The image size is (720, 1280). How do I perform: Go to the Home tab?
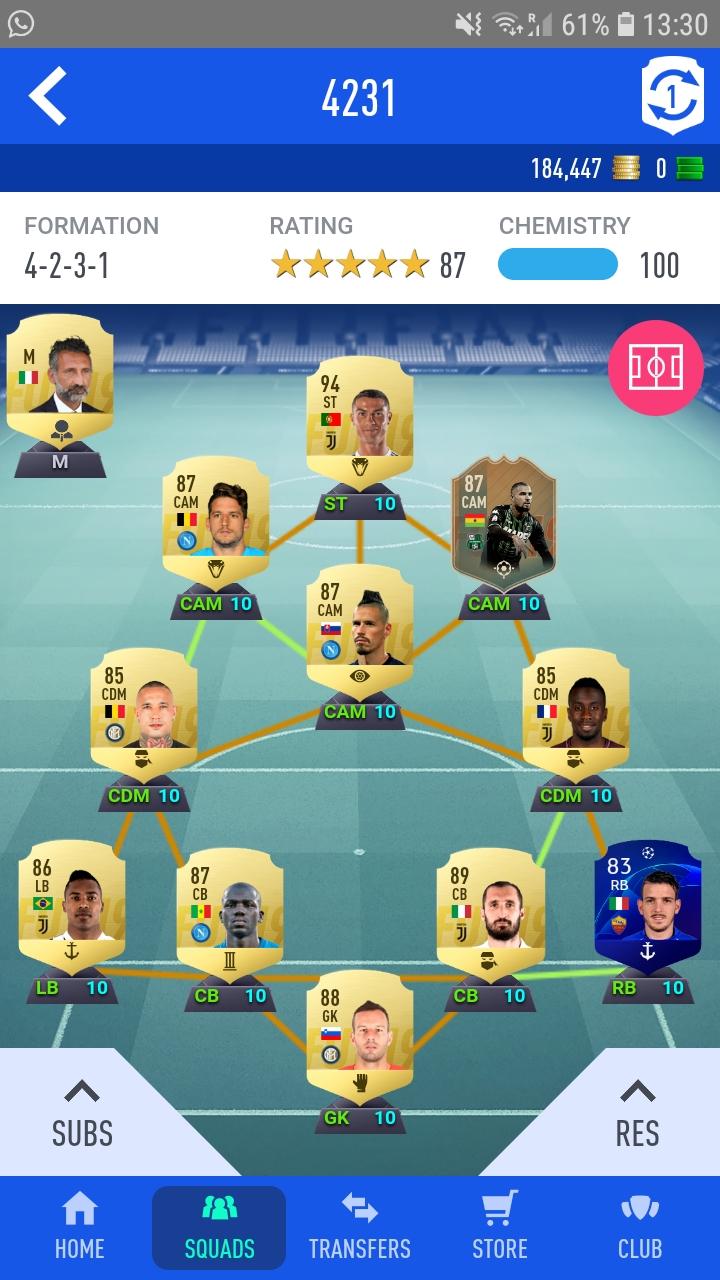tap(79, 1227)
